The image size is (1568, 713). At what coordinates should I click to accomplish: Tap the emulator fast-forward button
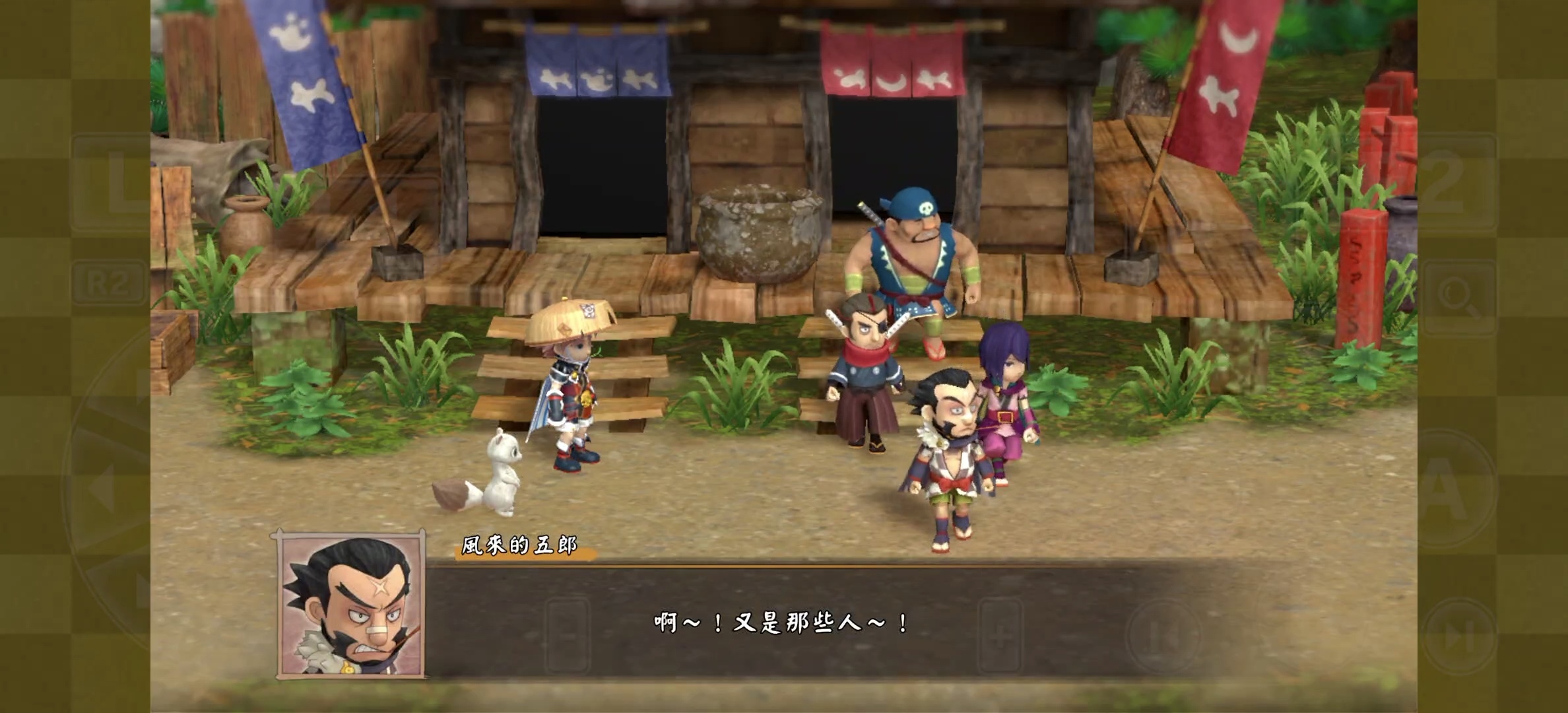(1458, 638)
